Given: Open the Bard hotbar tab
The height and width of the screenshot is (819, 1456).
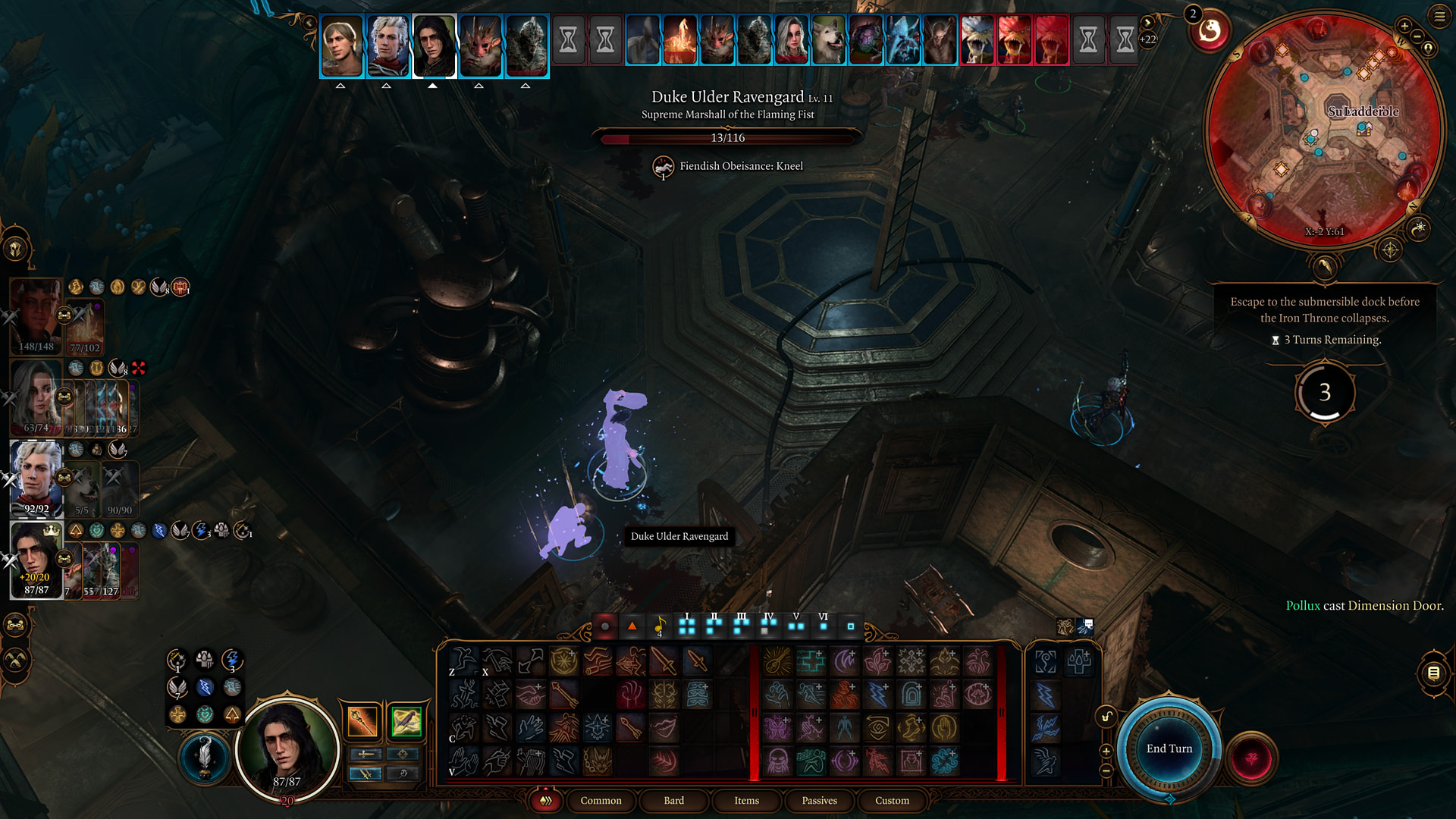Looking at the screenshot, I should (673, 800).
